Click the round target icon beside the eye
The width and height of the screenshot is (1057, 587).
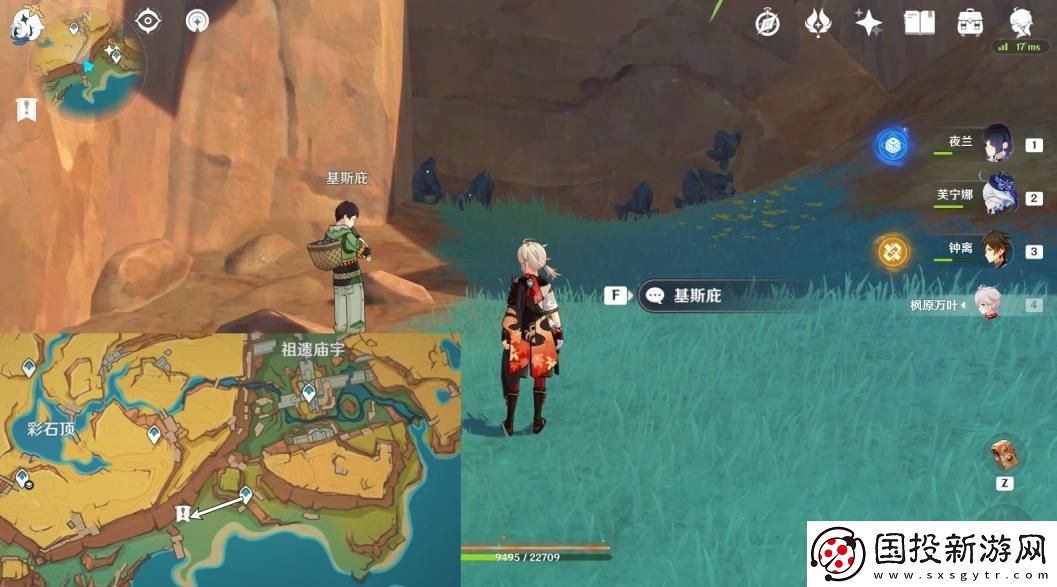pyautogui.click(x=197, y=21)
